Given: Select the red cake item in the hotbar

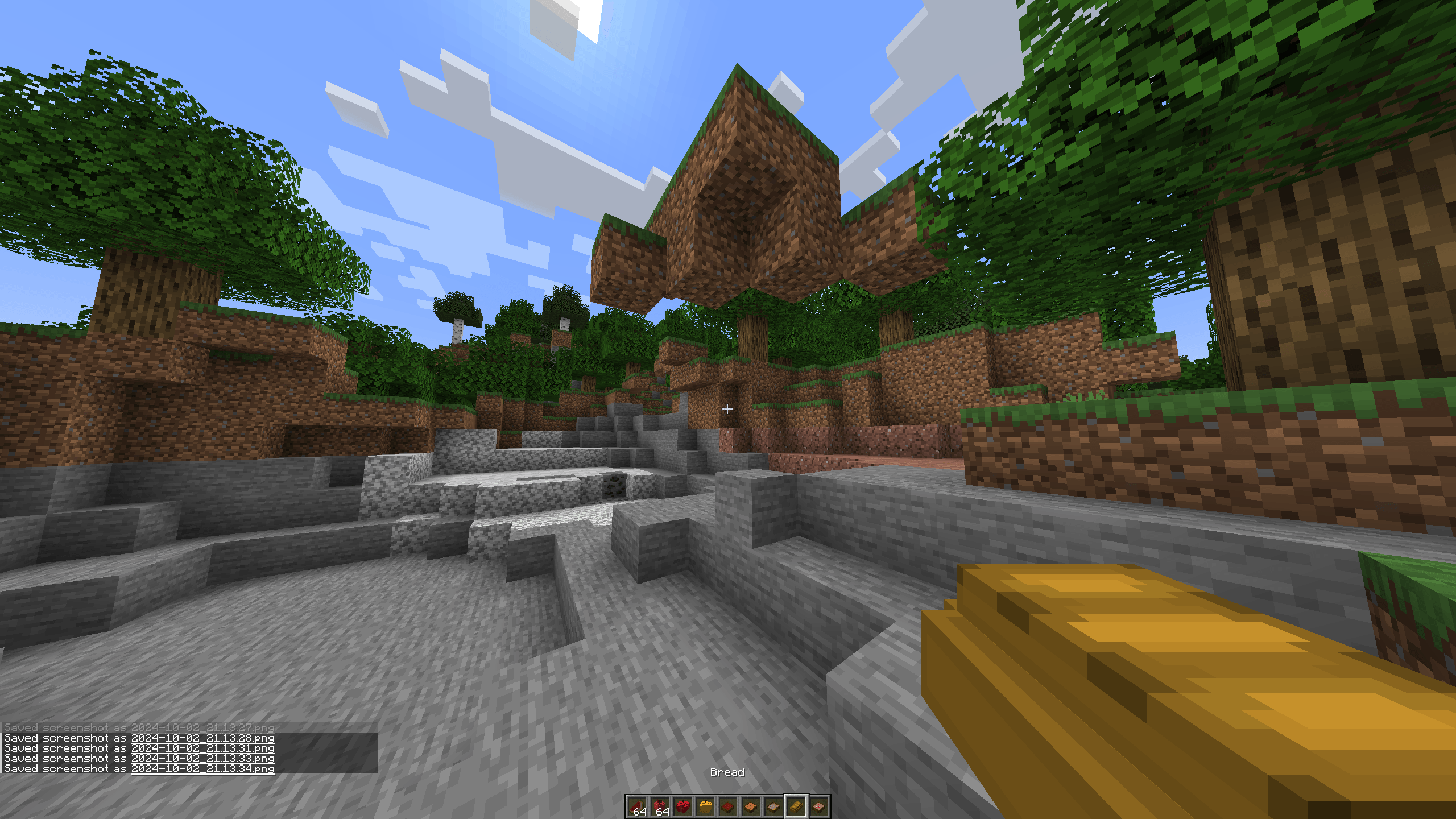Looking at the screenshot, I should pos(727,806).
